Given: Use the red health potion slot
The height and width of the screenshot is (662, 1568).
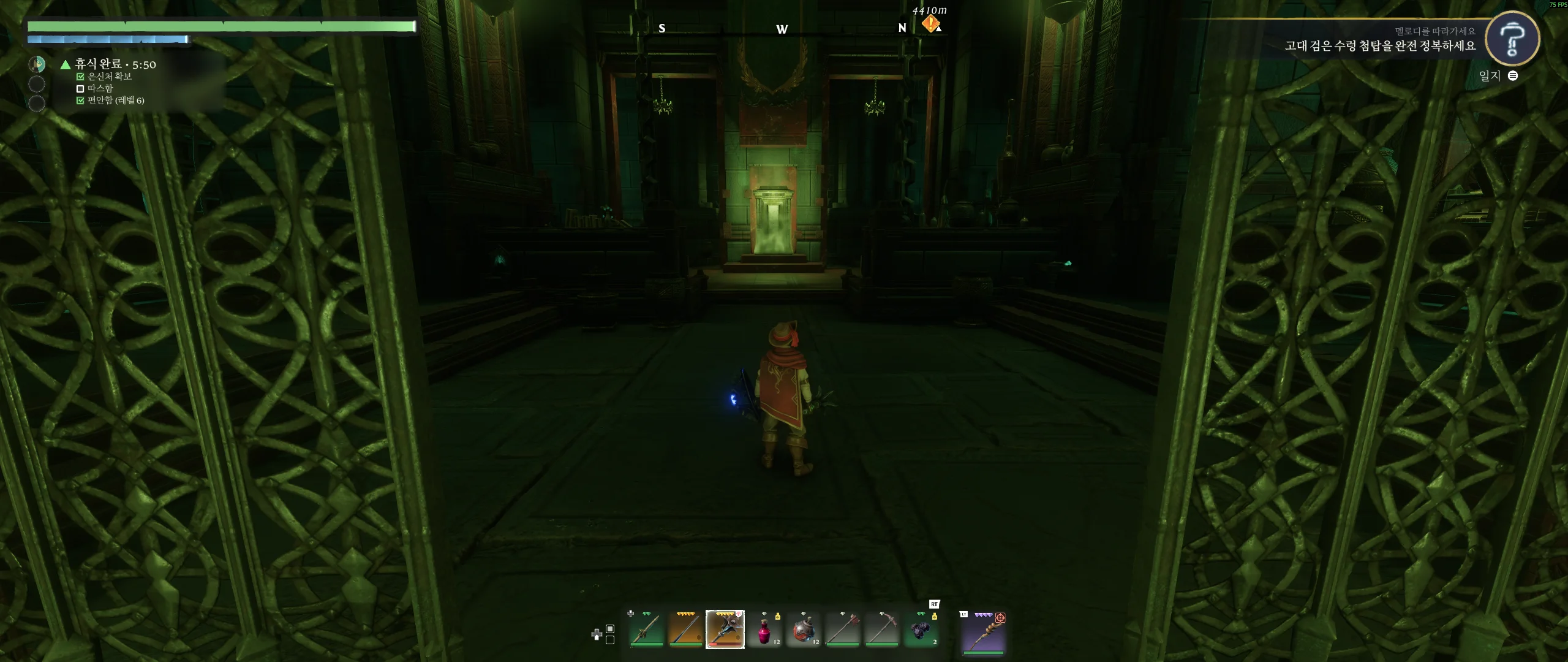Looking at the screenshot, I should pyautogui.click(x=764, y=630).
